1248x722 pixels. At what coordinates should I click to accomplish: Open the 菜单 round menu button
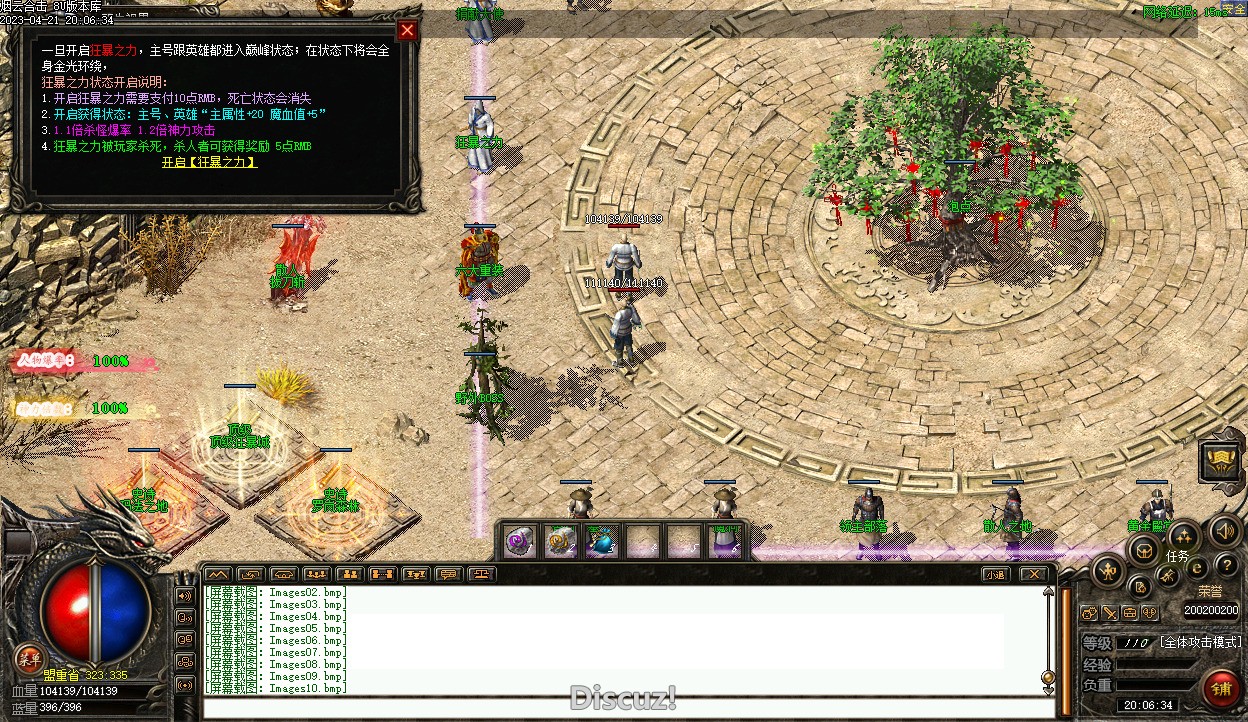[x=29, y=657]
